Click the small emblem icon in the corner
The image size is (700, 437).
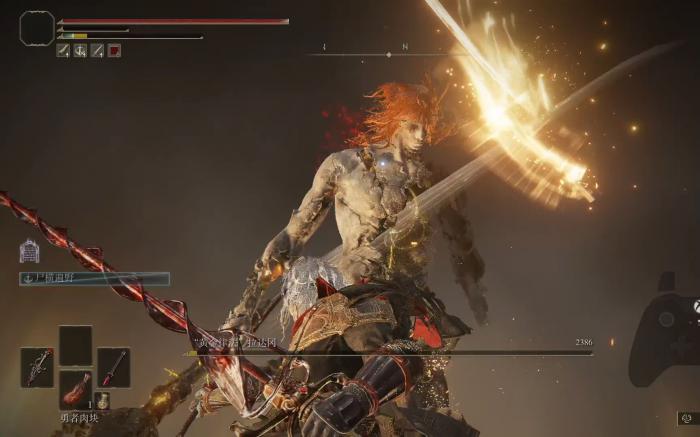tap(686, 418)
